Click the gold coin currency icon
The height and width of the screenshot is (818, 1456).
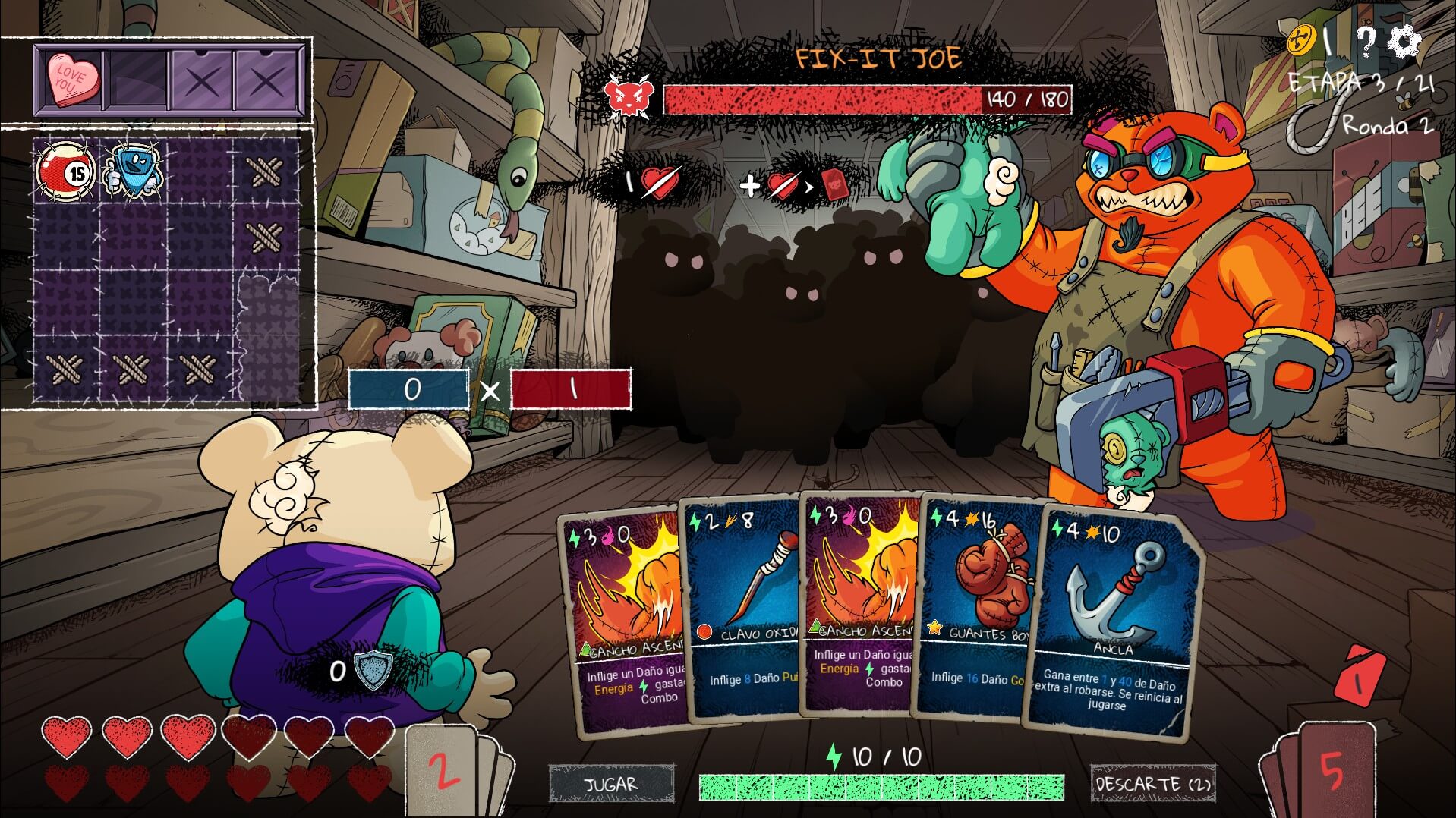pyautogui.click(x=1301, y=39)
